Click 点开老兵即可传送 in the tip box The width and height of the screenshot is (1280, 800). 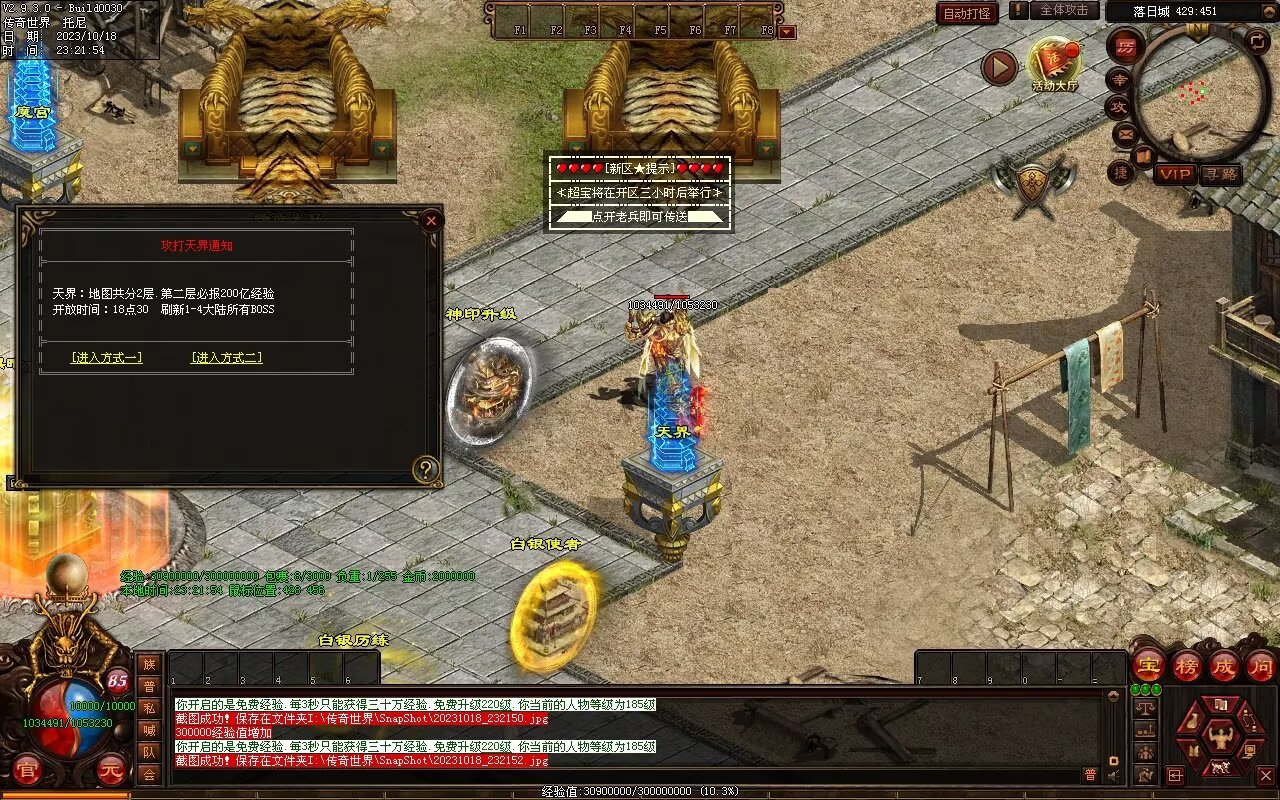(638, 216)
